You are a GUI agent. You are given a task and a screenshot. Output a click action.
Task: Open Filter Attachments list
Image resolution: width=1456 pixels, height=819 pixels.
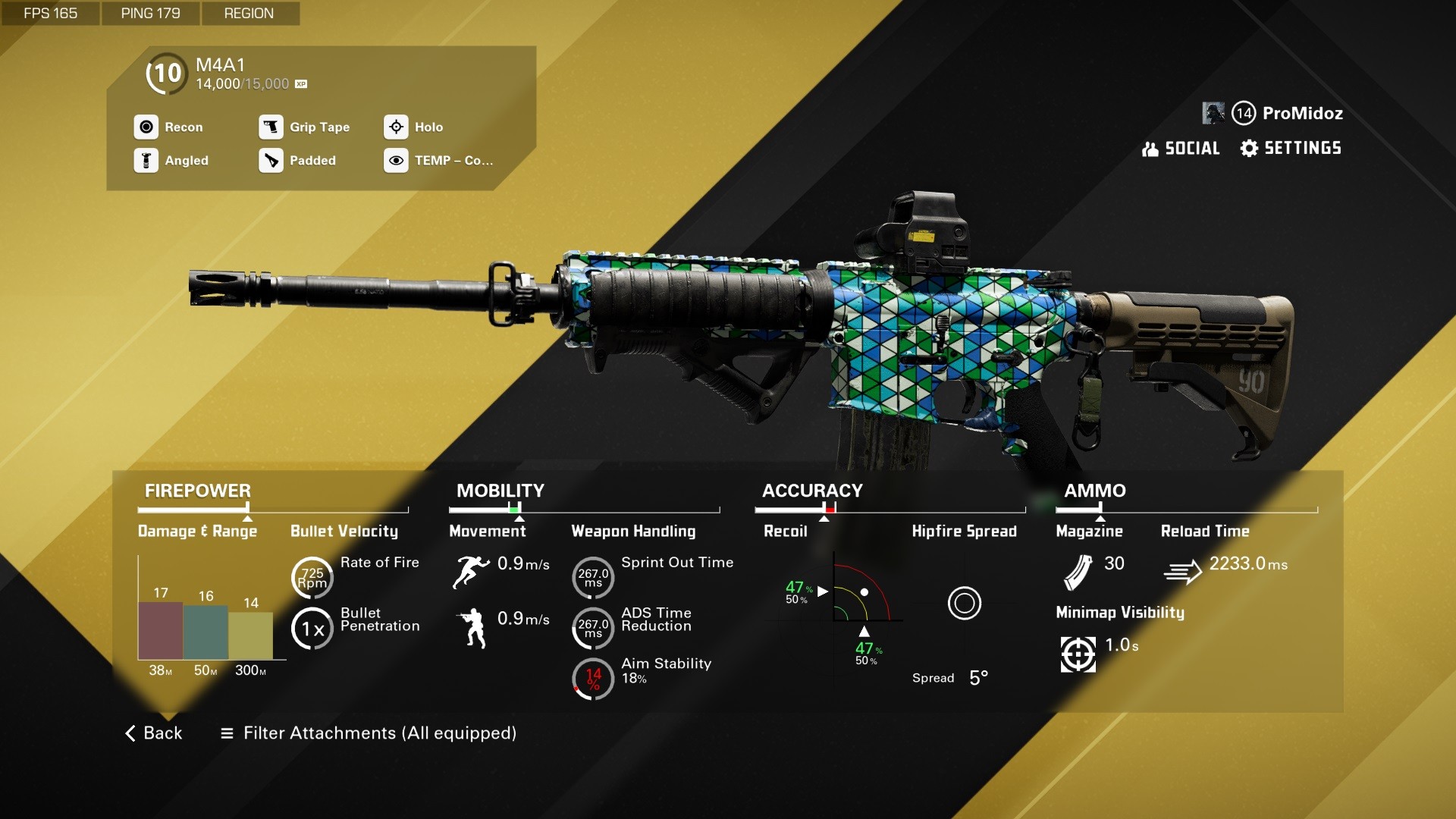(369, 733)
